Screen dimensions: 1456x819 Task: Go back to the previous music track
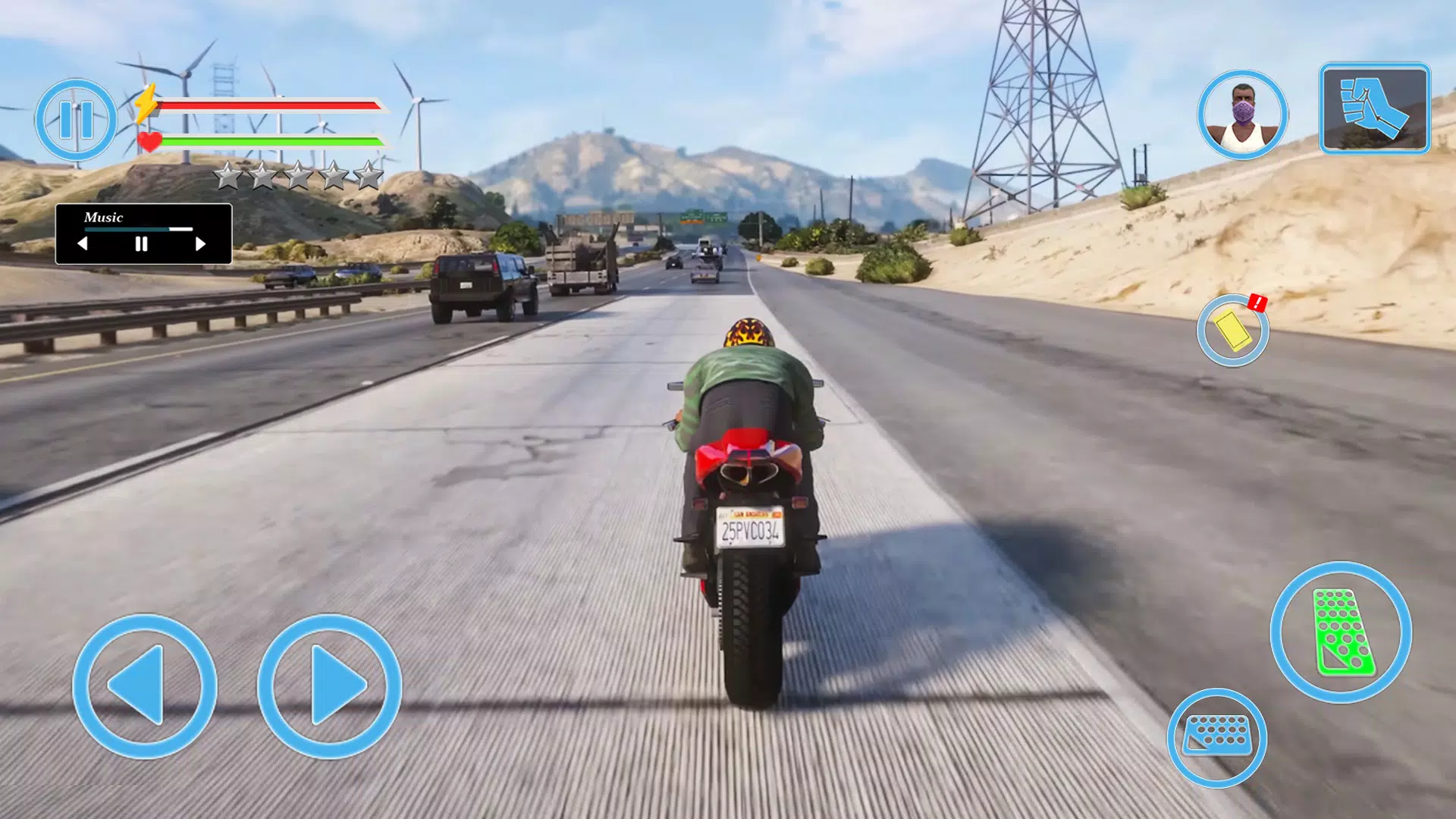tap(83, 244)
